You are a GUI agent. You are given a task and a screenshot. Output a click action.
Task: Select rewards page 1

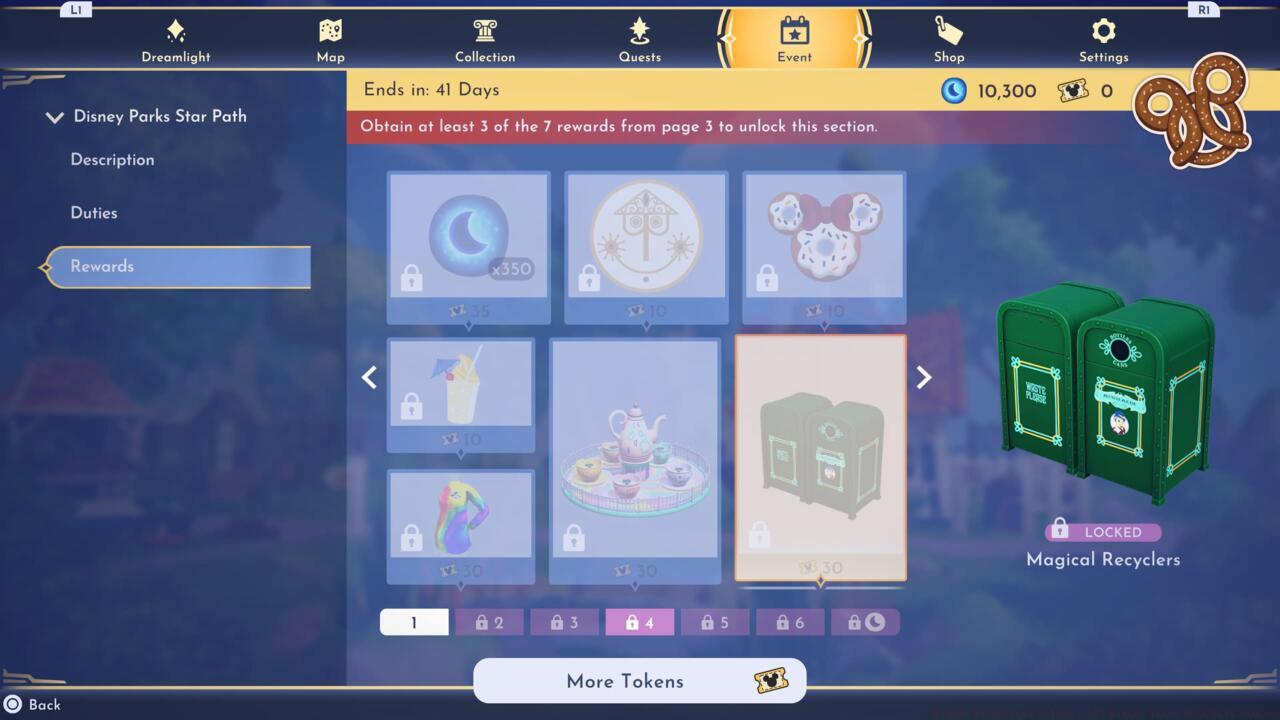[414, 621]
